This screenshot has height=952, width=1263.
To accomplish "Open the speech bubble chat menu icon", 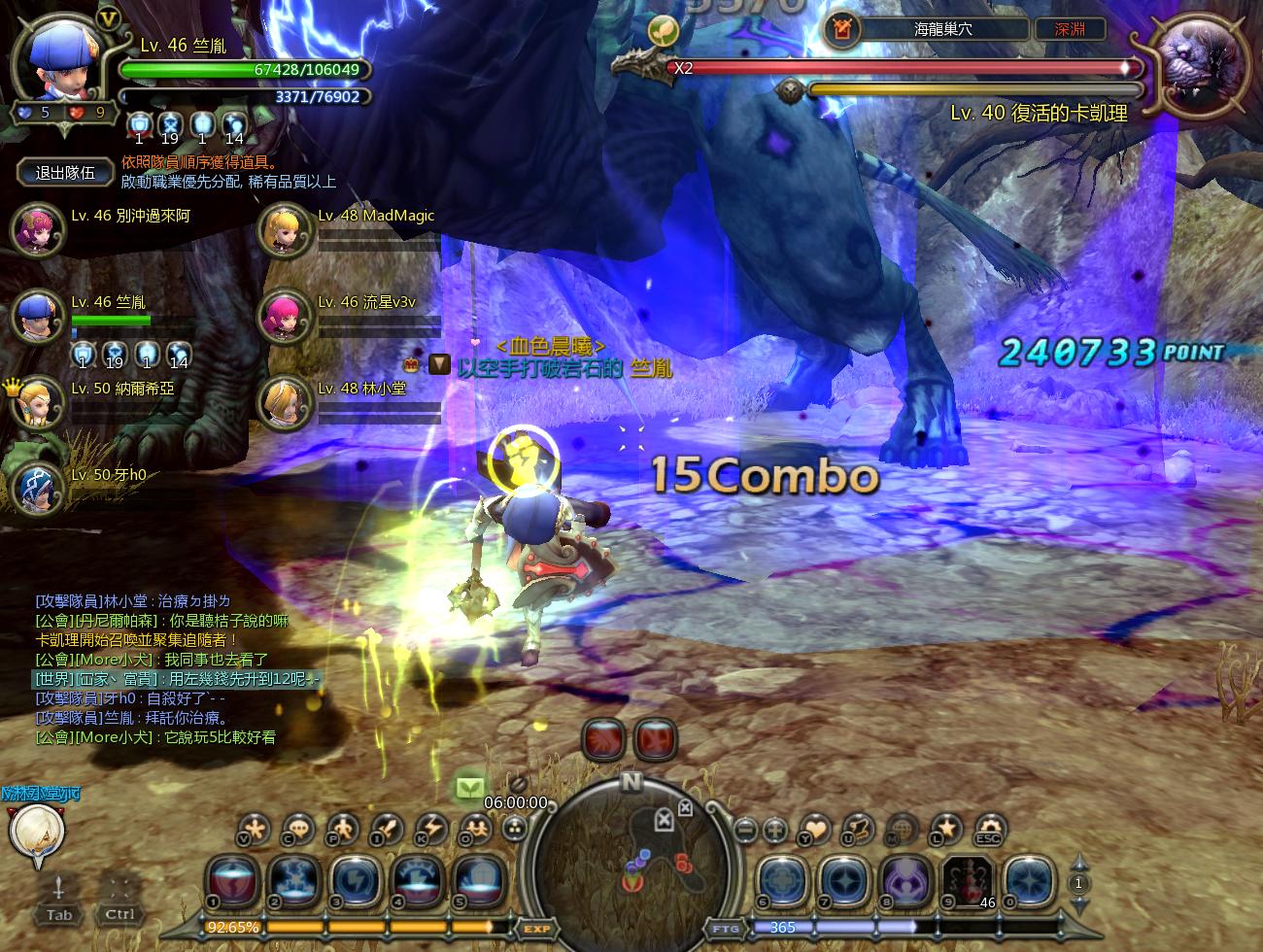I will coord(300,830).
